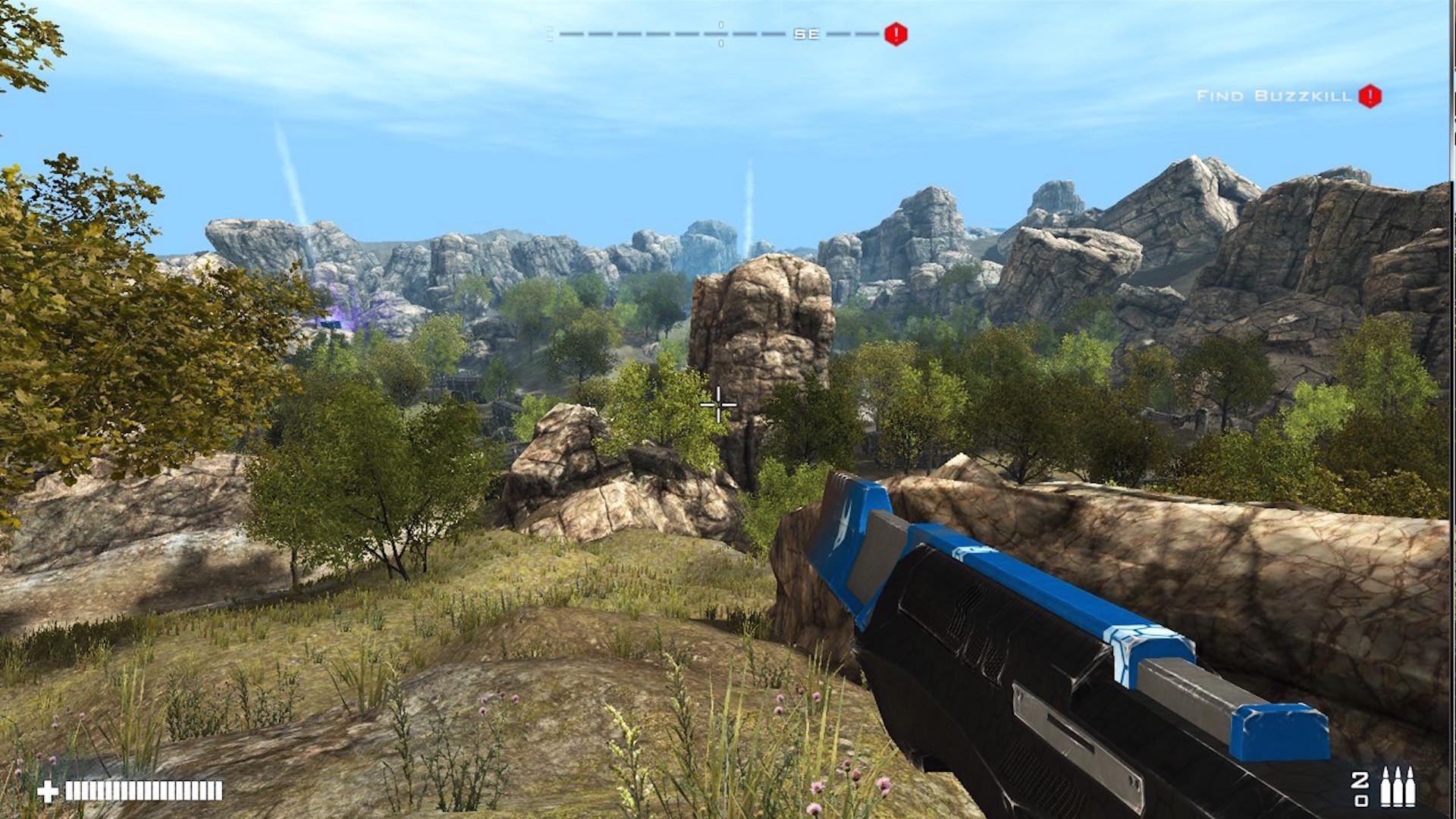
Task: Click the alert icon beside Find Buzzkill
Action: pos(1370,96)
